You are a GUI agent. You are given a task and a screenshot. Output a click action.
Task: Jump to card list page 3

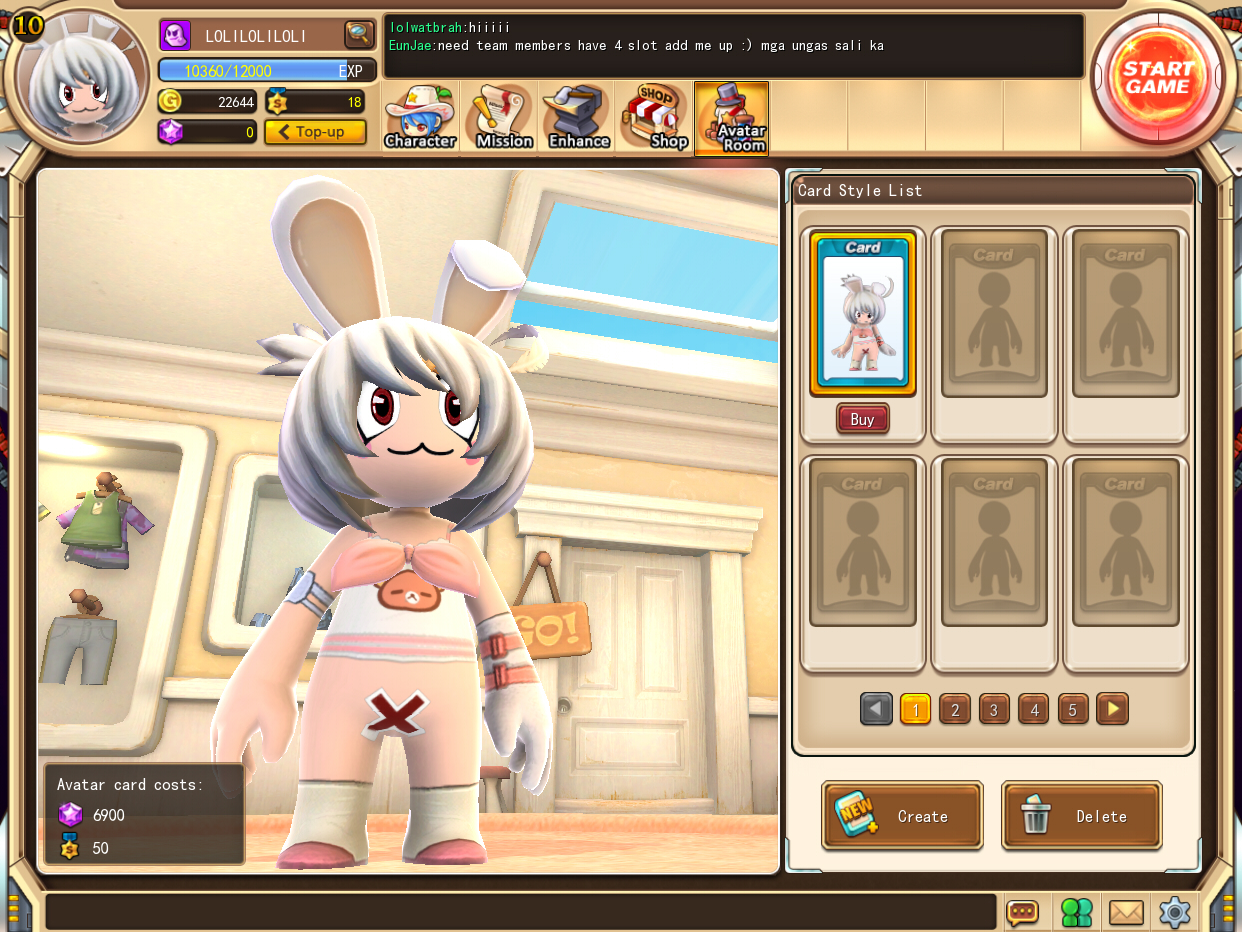pos(994,710)
